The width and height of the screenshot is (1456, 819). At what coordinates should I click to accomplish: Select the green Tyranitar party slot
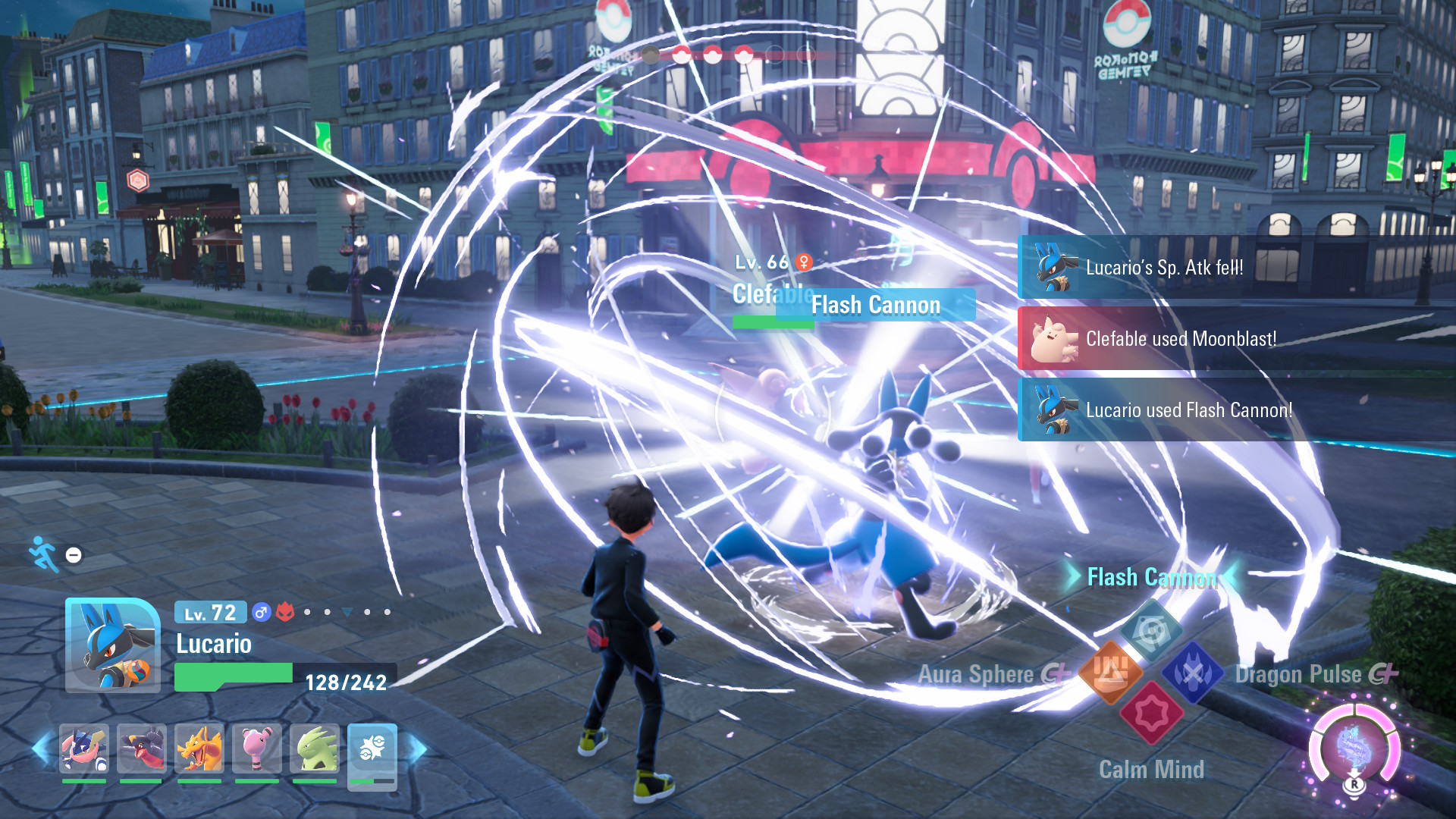[315, 749]
